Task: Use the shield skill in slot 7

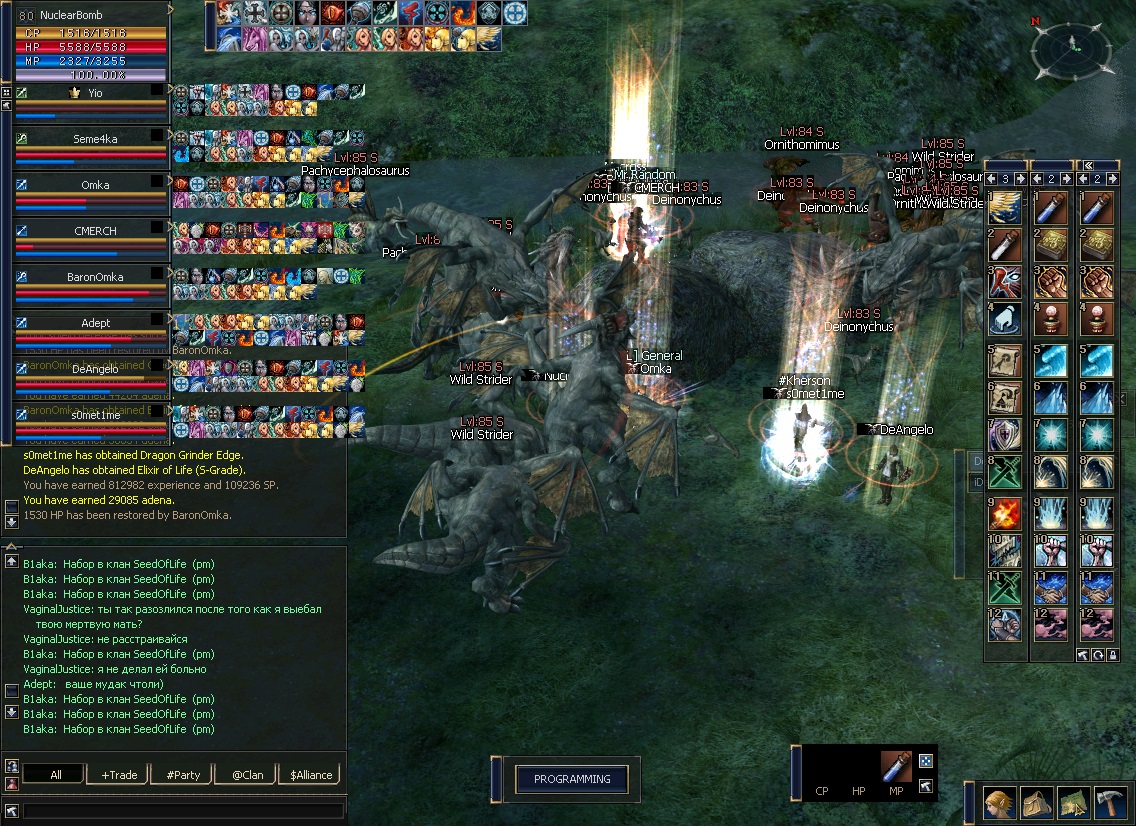Action: [x=1004, y=436]
